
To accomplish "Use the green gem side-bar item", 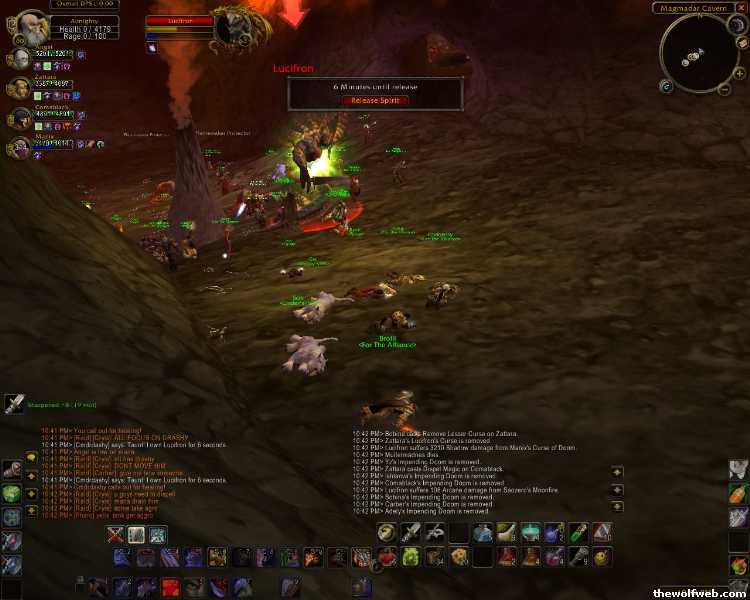I will pyautogui.click(x=11, y=494).
